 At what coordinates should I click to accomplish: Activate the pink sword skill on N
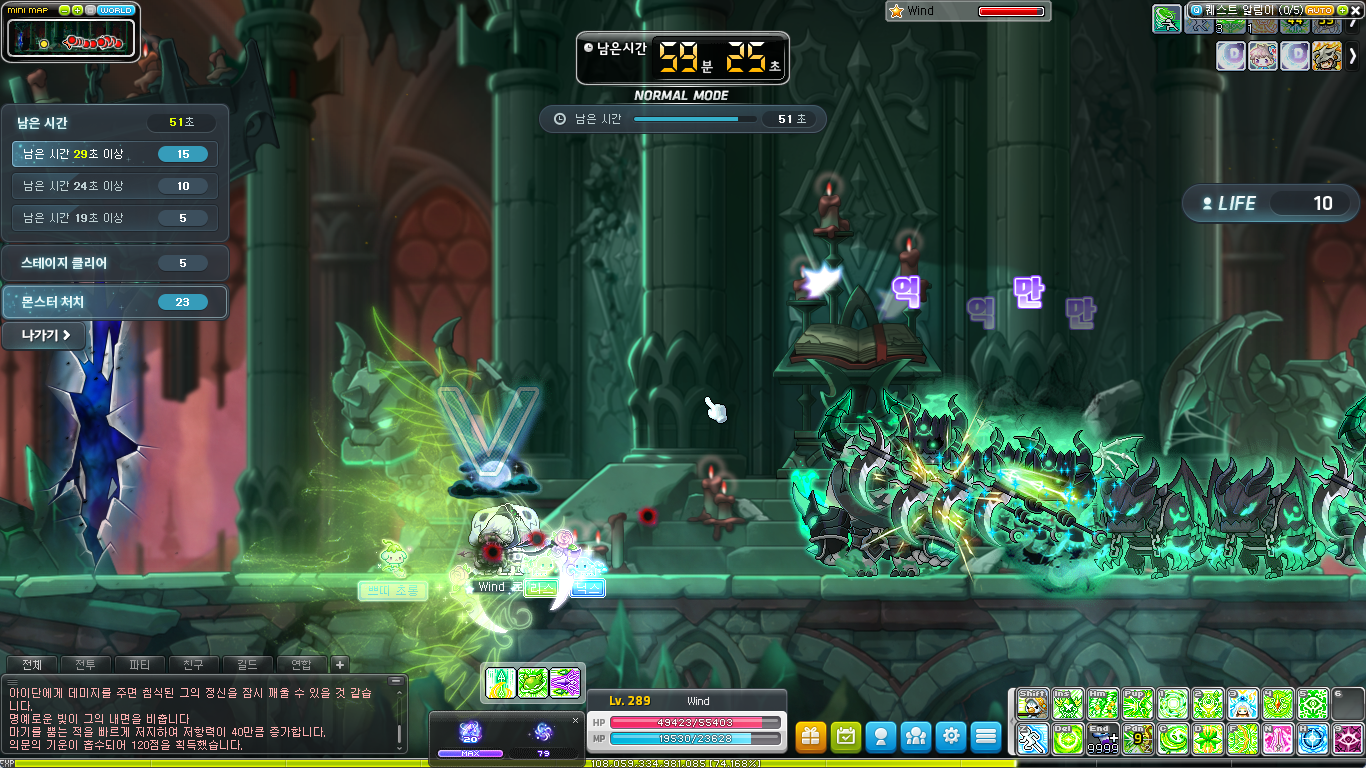point(1279,740)
